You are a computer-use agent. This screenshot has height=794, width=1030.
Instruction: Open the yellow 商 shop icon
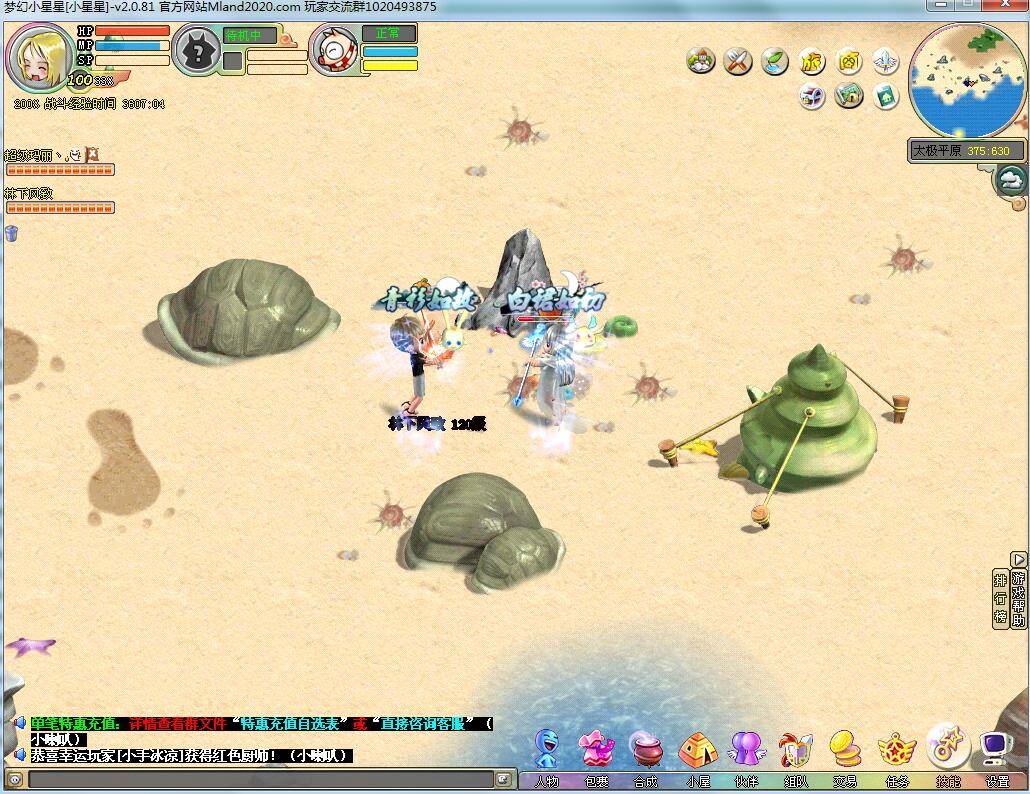pos(849,62)
